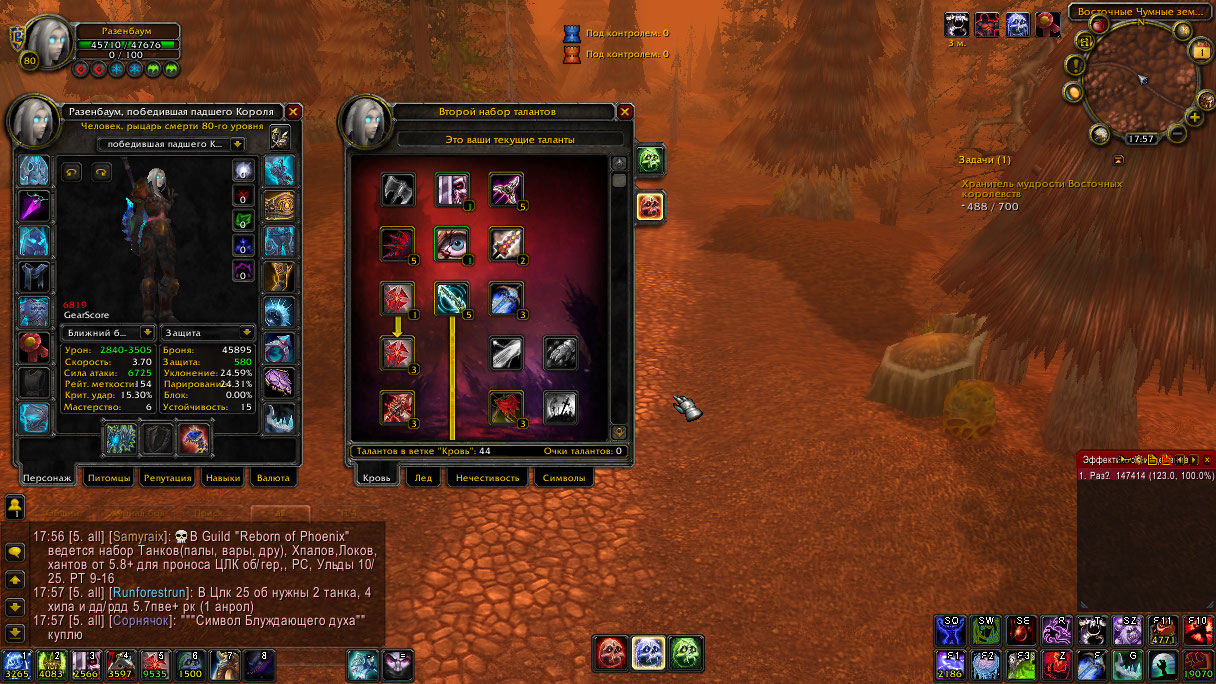1216x684 pixels.
Task: Close the talents window
Action: [625, 112]
